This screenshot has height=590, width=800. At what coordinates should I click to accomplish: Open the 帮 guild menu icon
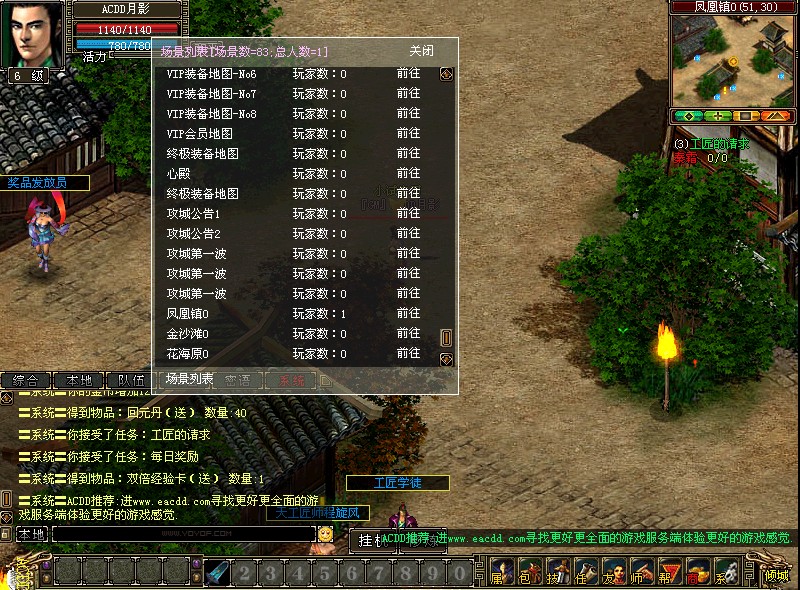[665, 573]
